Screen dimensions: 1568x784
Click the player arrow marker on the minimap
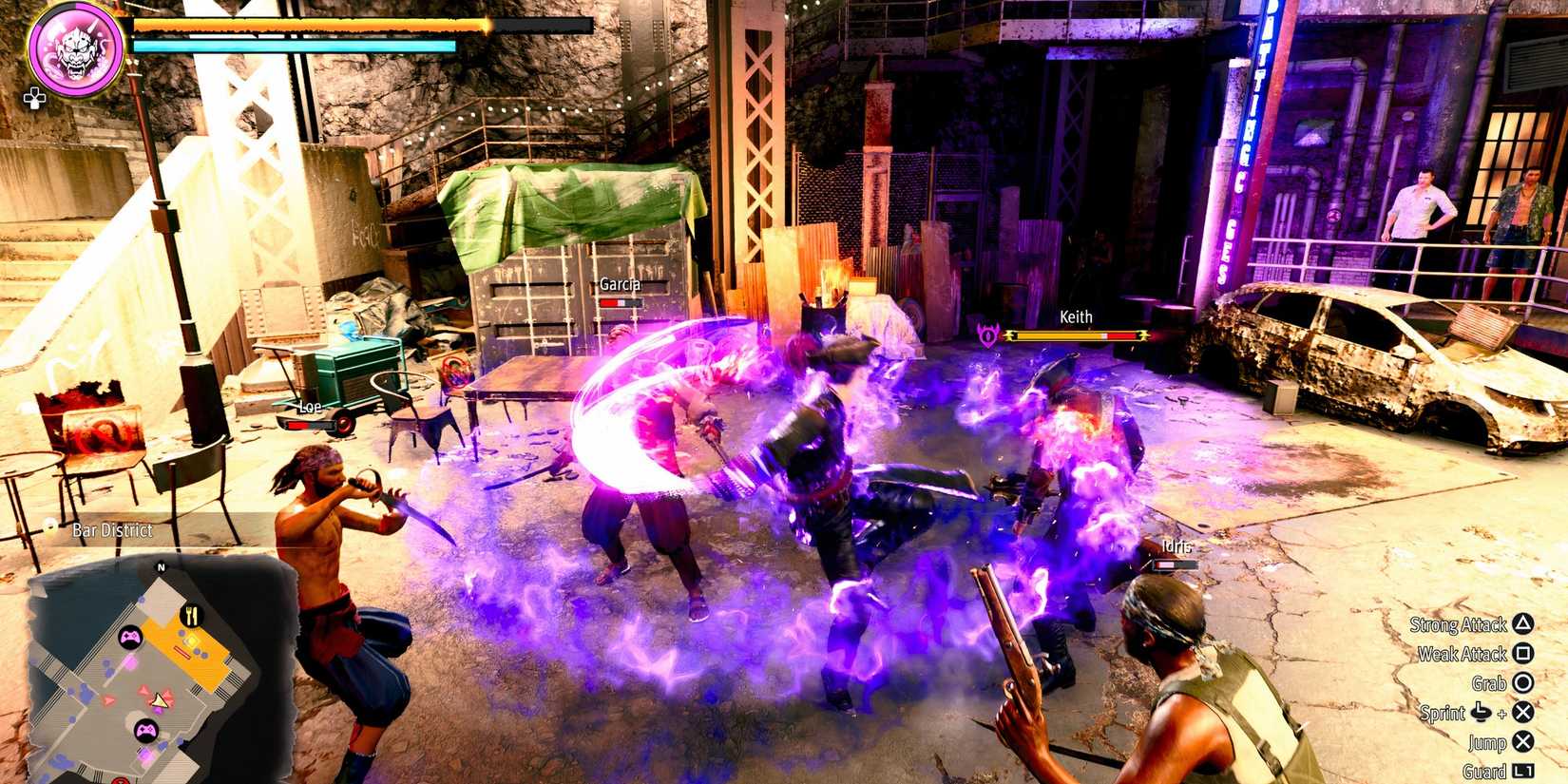coord(160,701)
